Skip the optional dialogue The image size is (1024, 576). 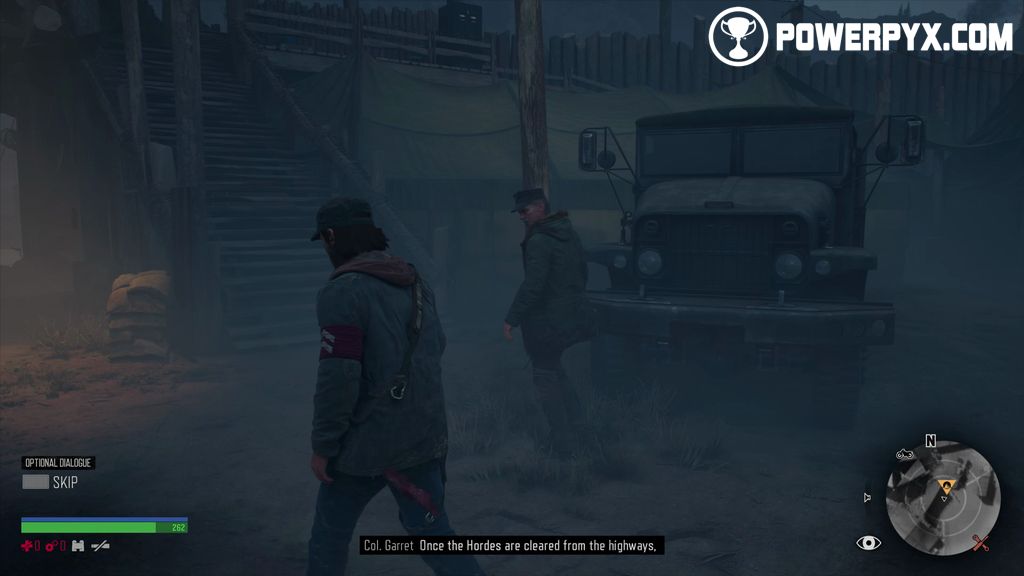(36, 482)
